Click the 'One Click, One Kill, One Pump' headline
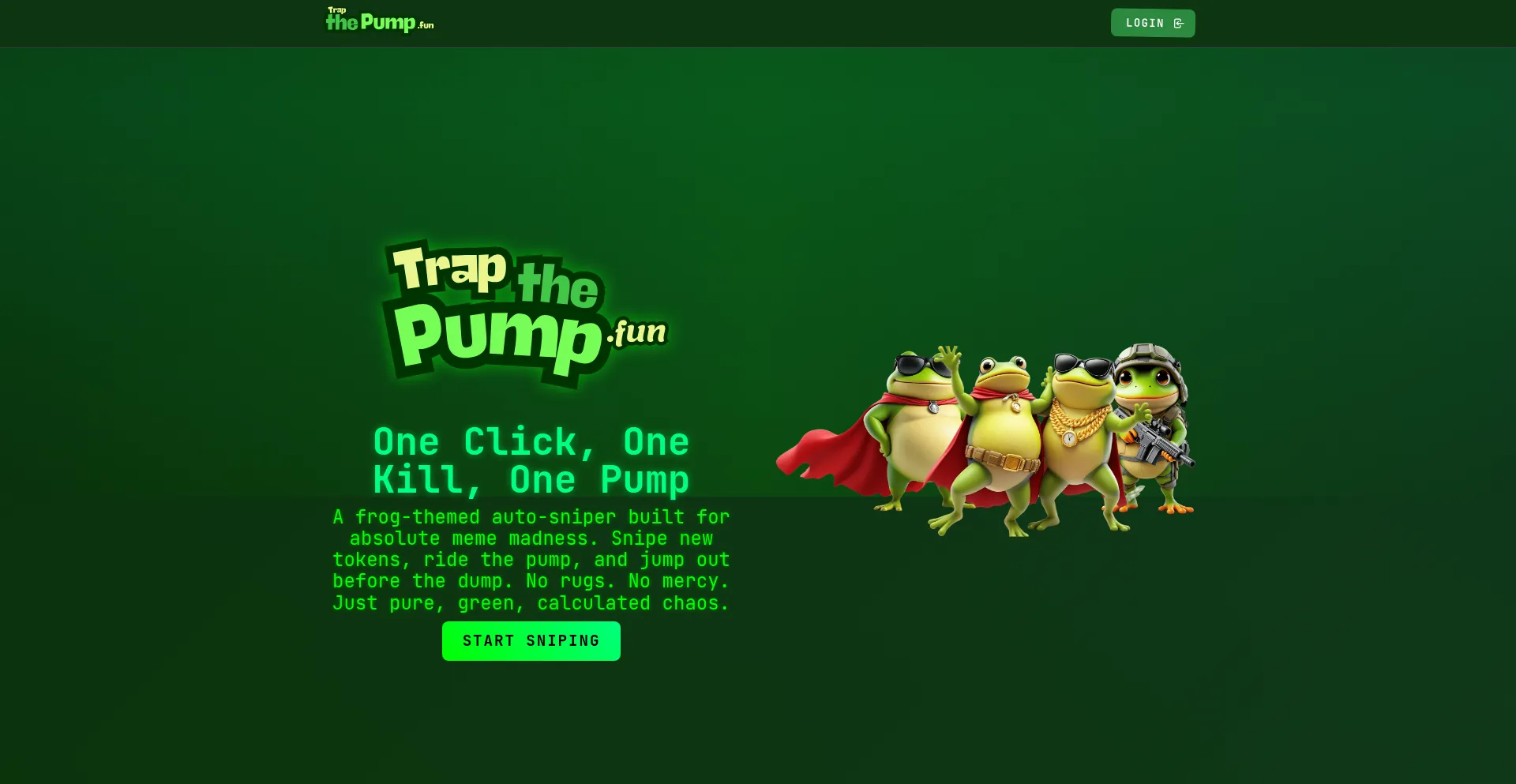 point(531,460)
